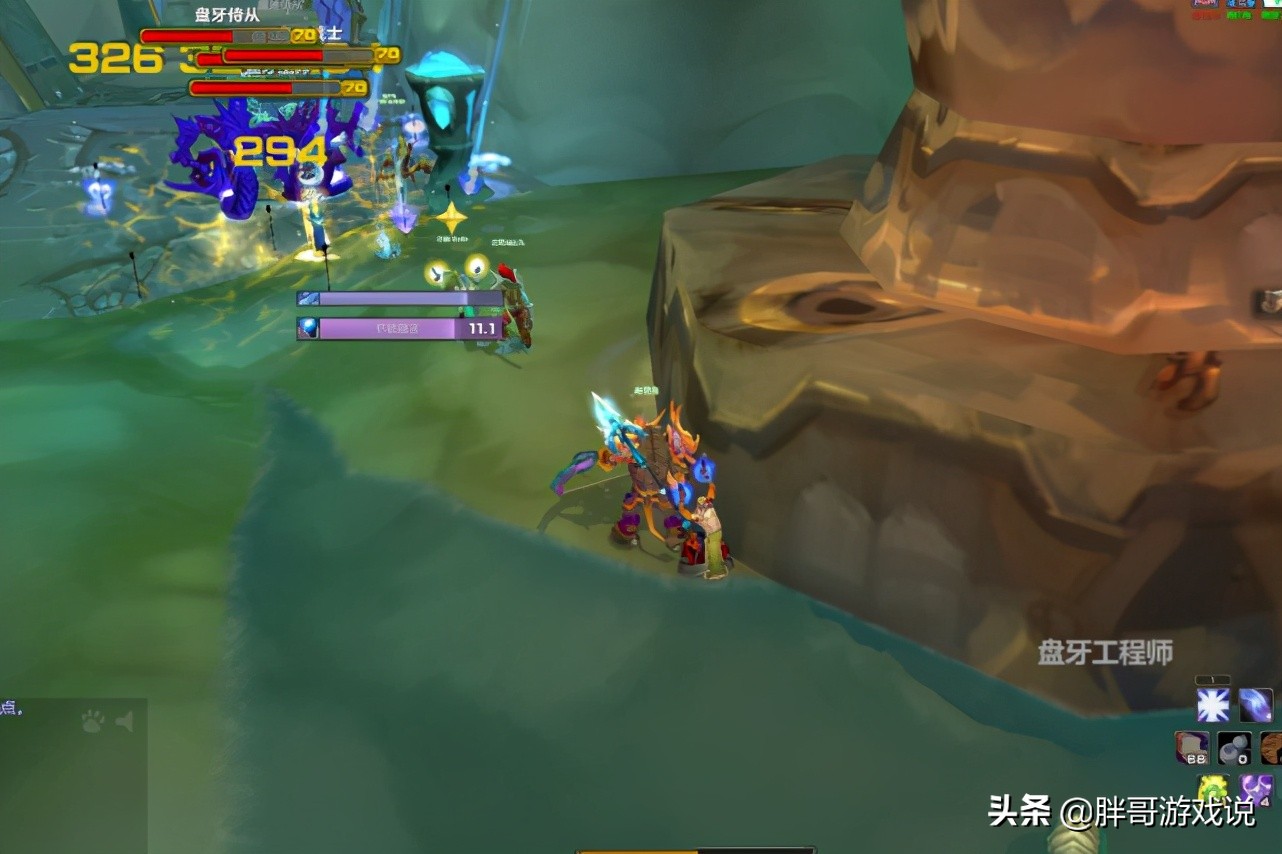Click the small spell icon on the mana bar

306,297
